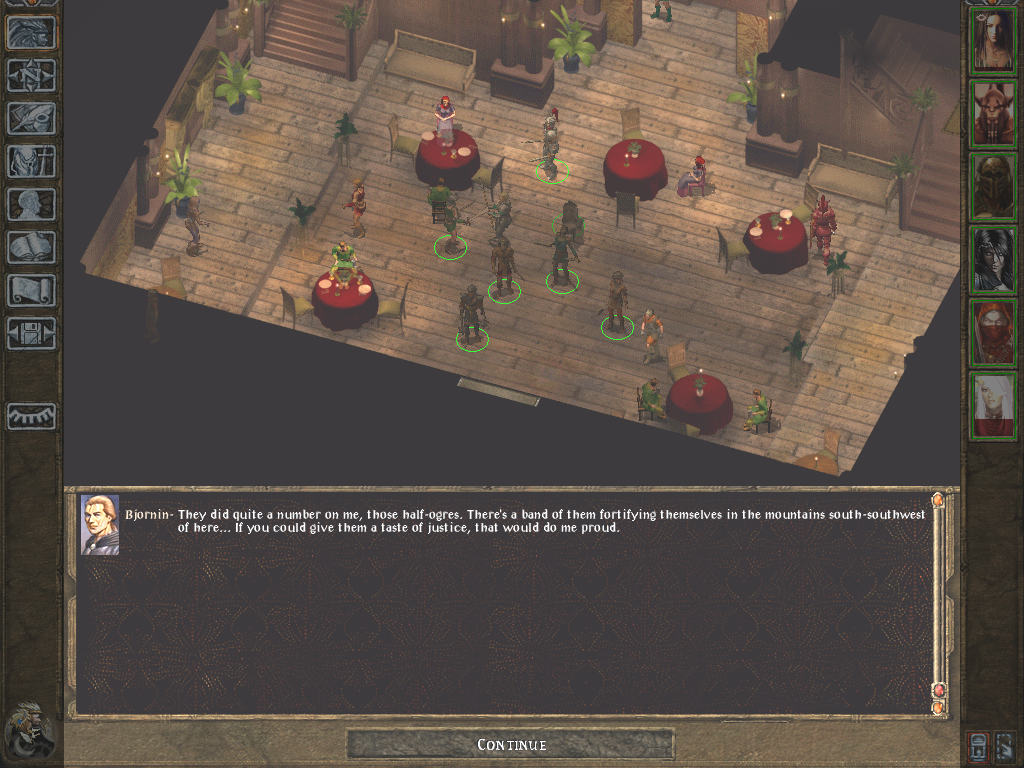The width and height of the screenshot is (1024, 768).
Task: Open the area map compass button
Action: tap(31, 76)
